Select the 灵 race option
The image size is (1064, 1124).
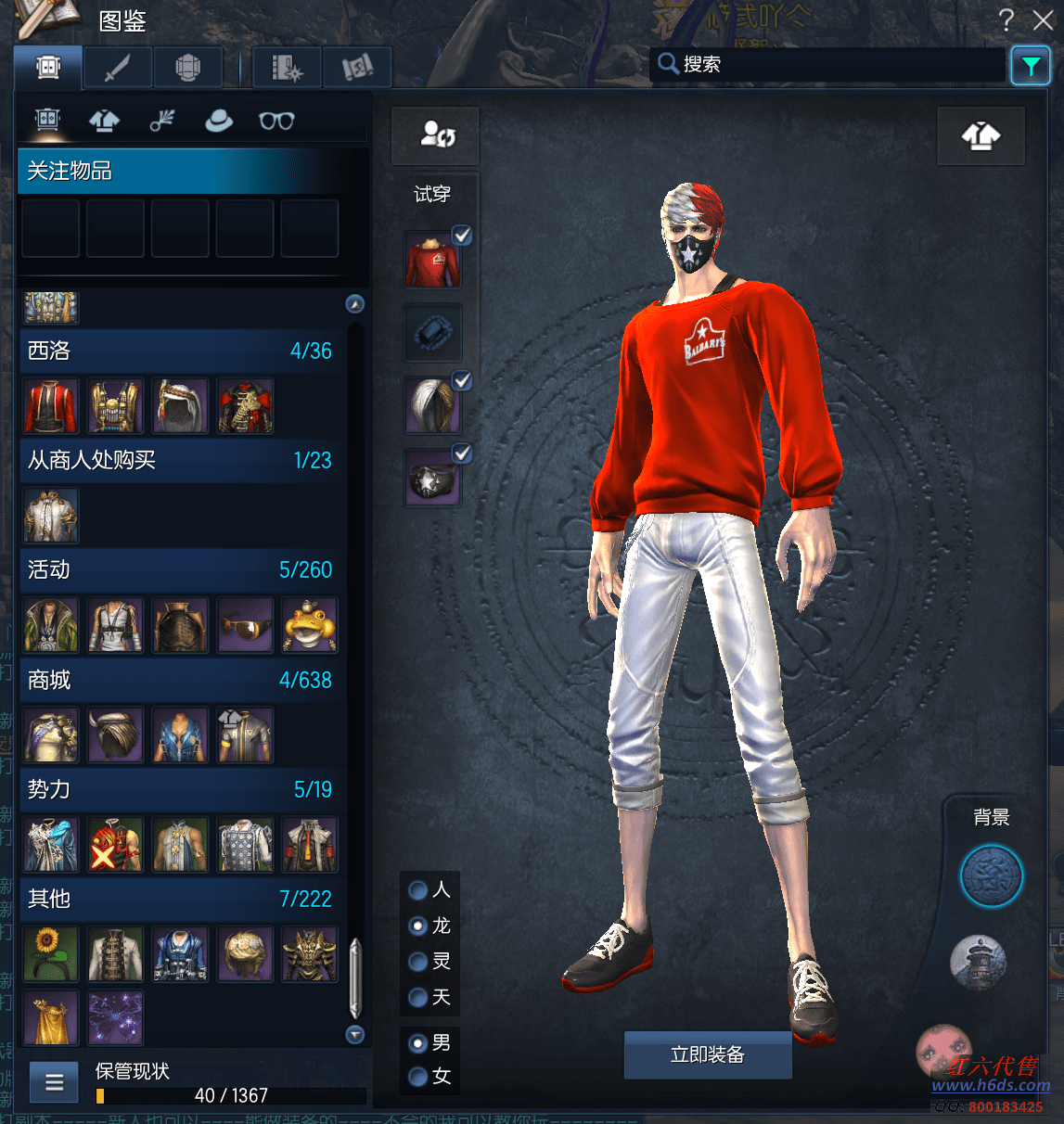tap(418, 962)
